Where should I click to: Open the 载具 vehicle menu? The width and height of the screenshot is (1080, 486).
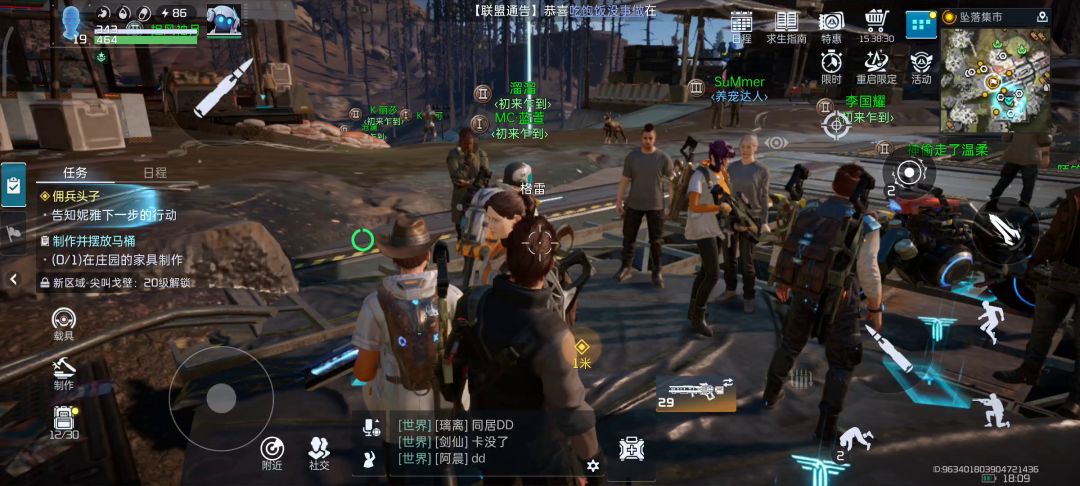click(64, 324)
